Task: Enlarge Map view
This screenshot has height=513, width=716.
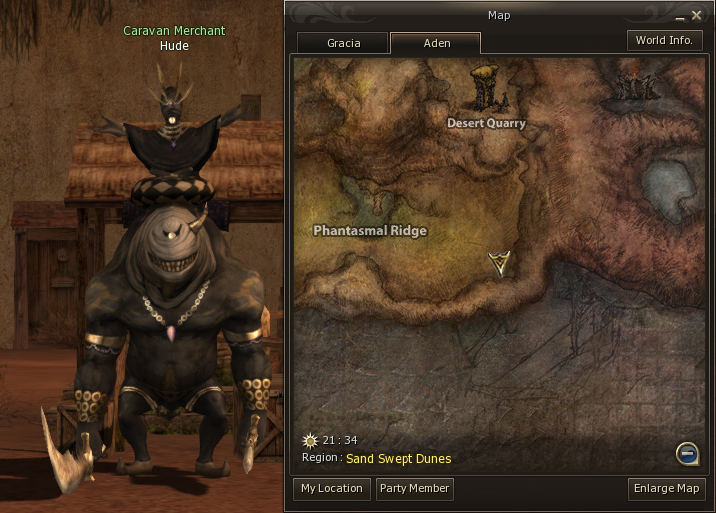Action: 667,489
